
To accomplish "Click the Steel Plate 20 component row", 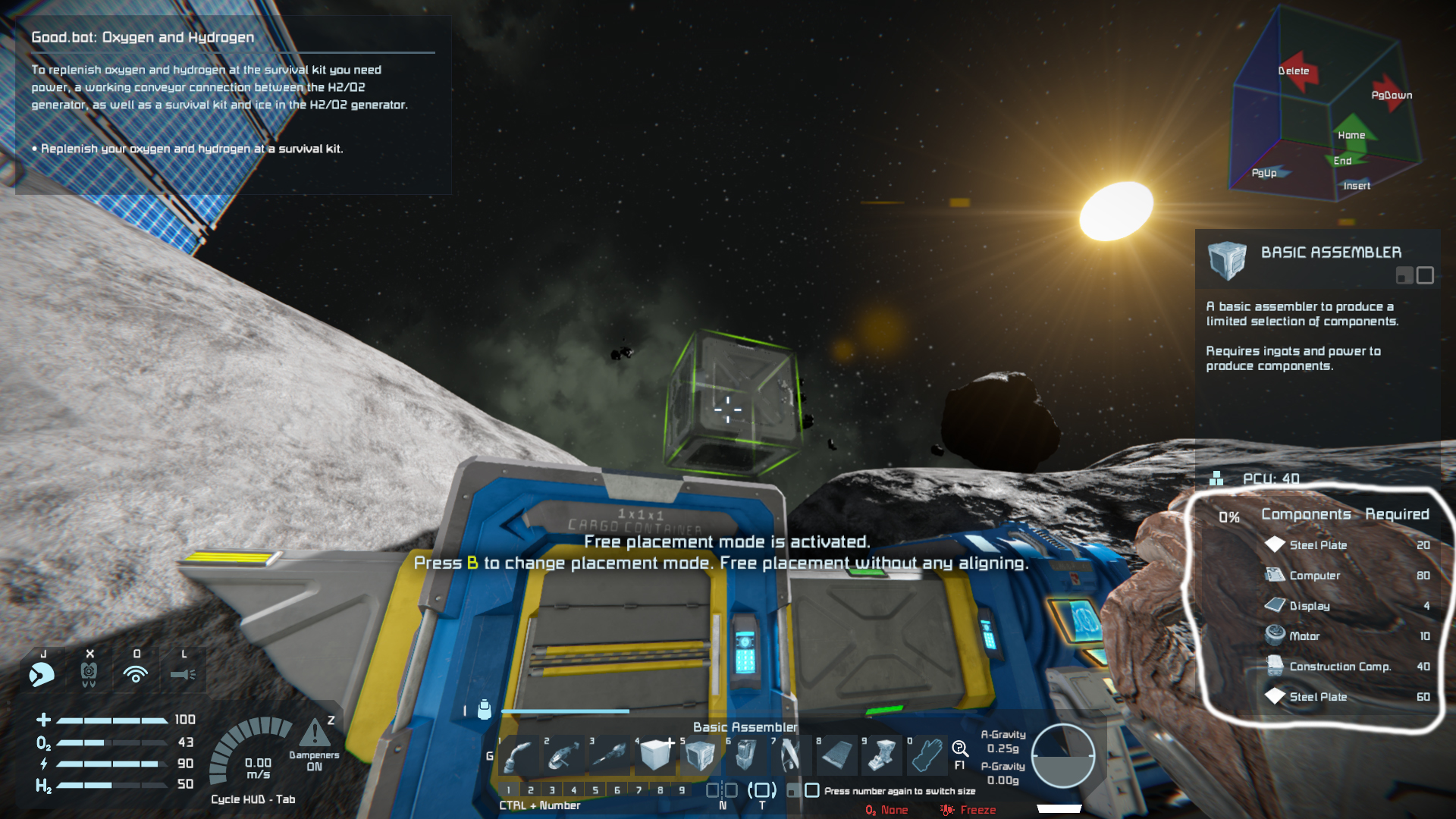I will click(1347, 545).
